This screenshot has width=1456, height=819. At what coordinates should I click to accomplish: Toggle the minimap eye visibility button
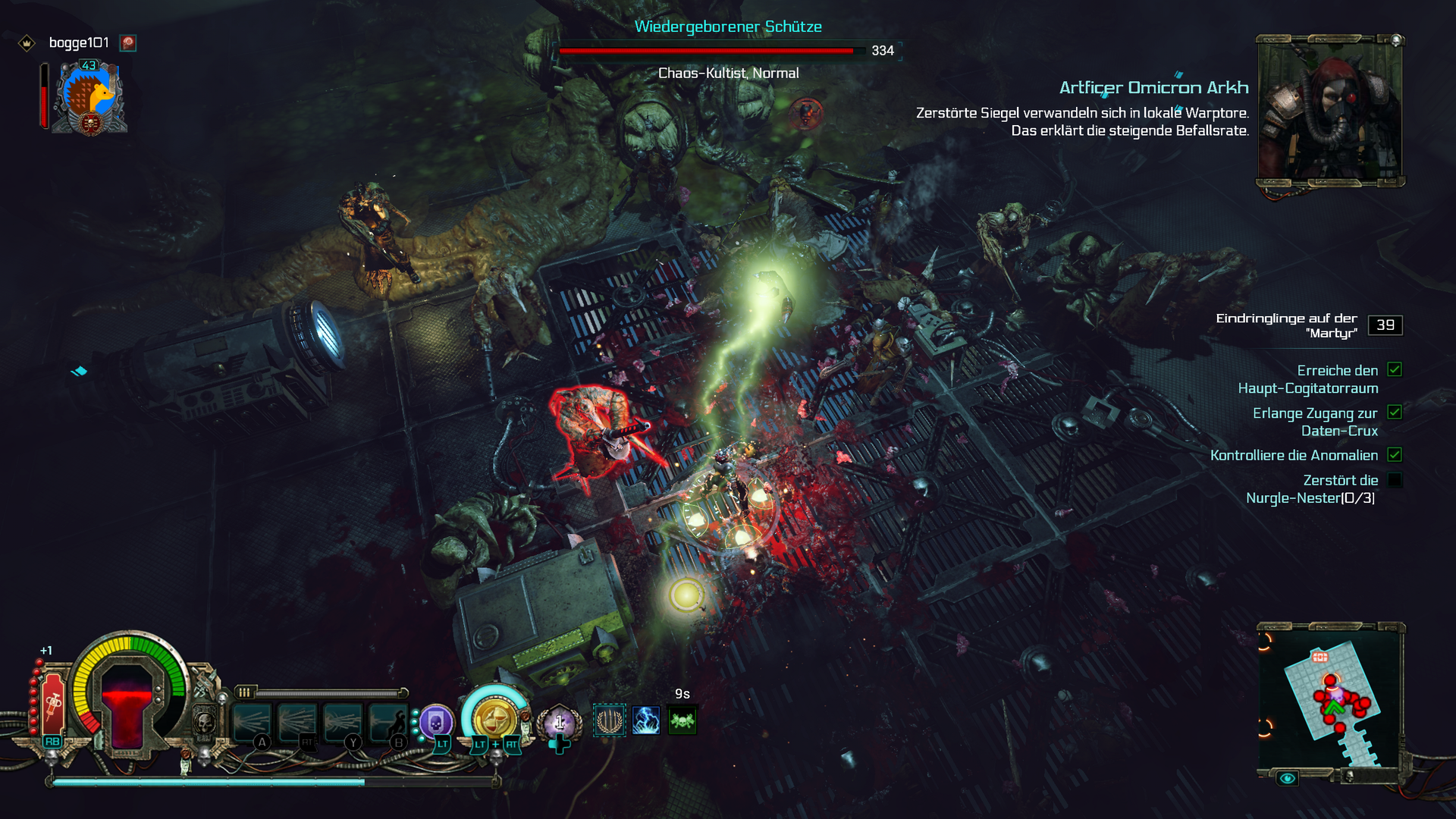(1288, 778)
